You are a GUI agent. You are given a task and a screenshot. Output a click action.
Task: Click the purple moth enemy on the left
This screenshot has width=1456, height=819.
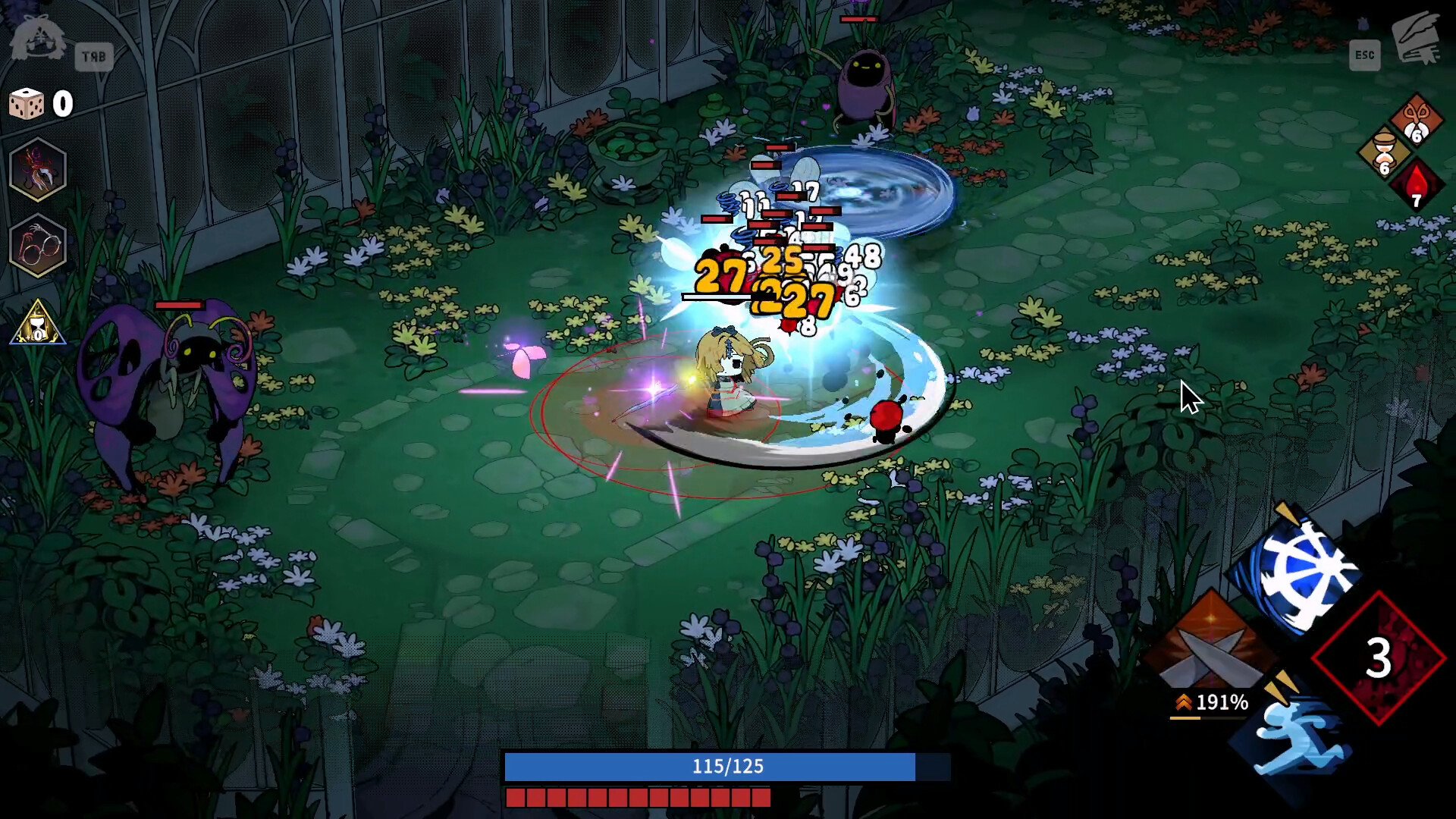162,379
